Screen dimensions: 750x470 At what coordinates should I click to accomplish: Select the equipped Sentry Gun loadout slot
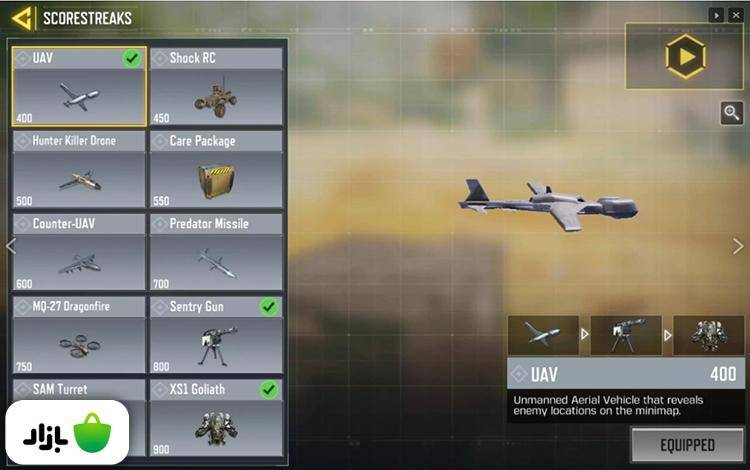point(625,336)
